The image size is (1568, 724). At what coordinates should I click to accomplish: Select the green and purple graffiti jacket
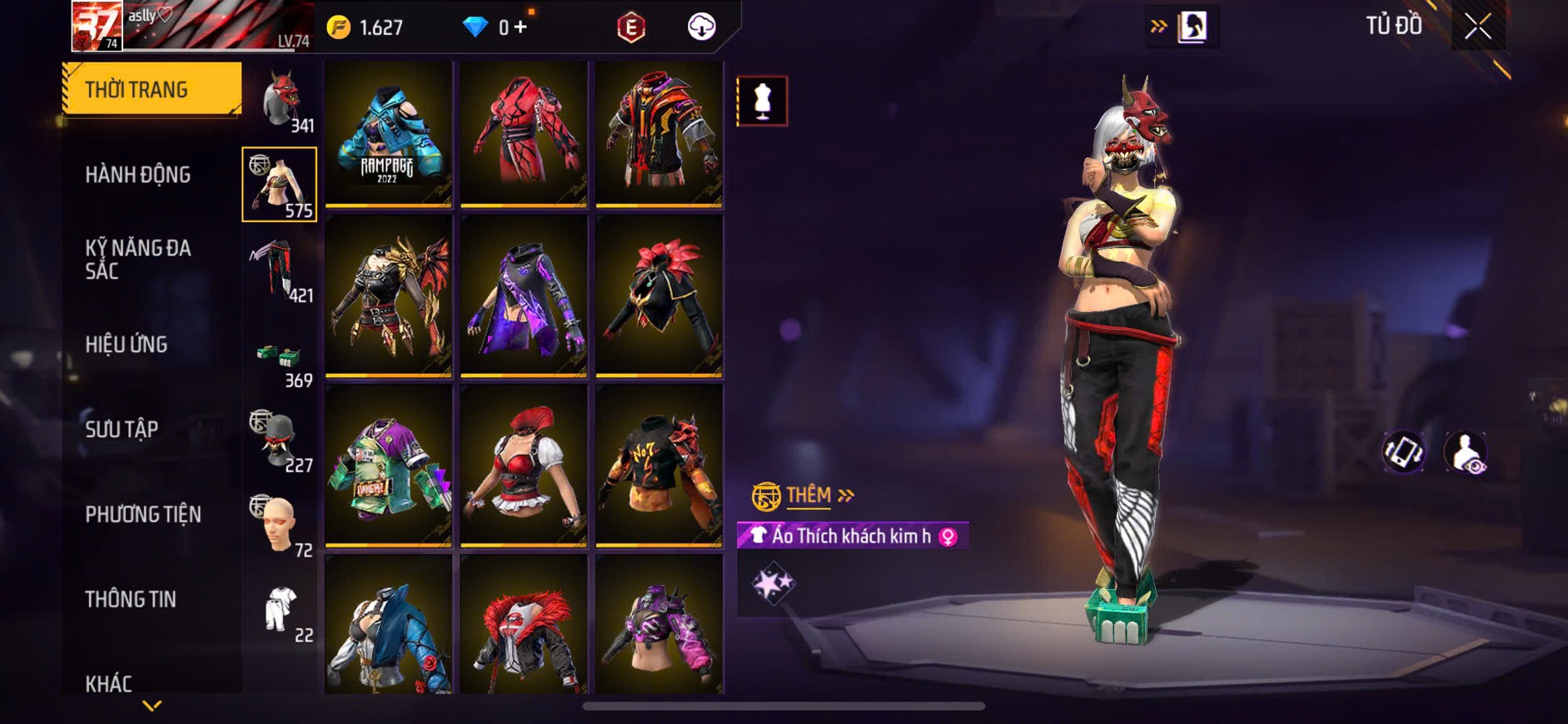(388, 464)
